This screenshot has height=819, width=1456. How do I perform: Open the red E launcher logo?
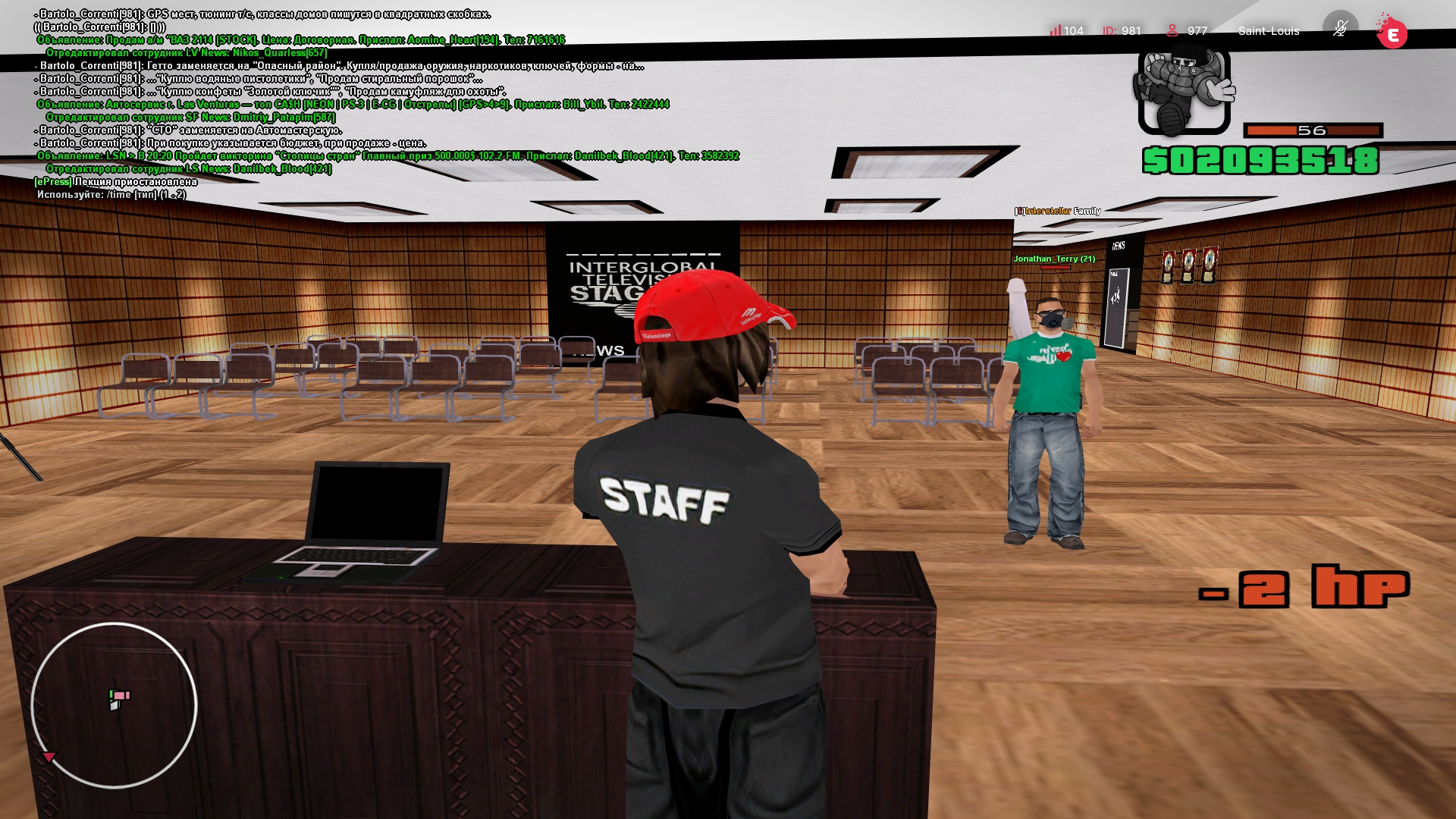[1392, 33]
